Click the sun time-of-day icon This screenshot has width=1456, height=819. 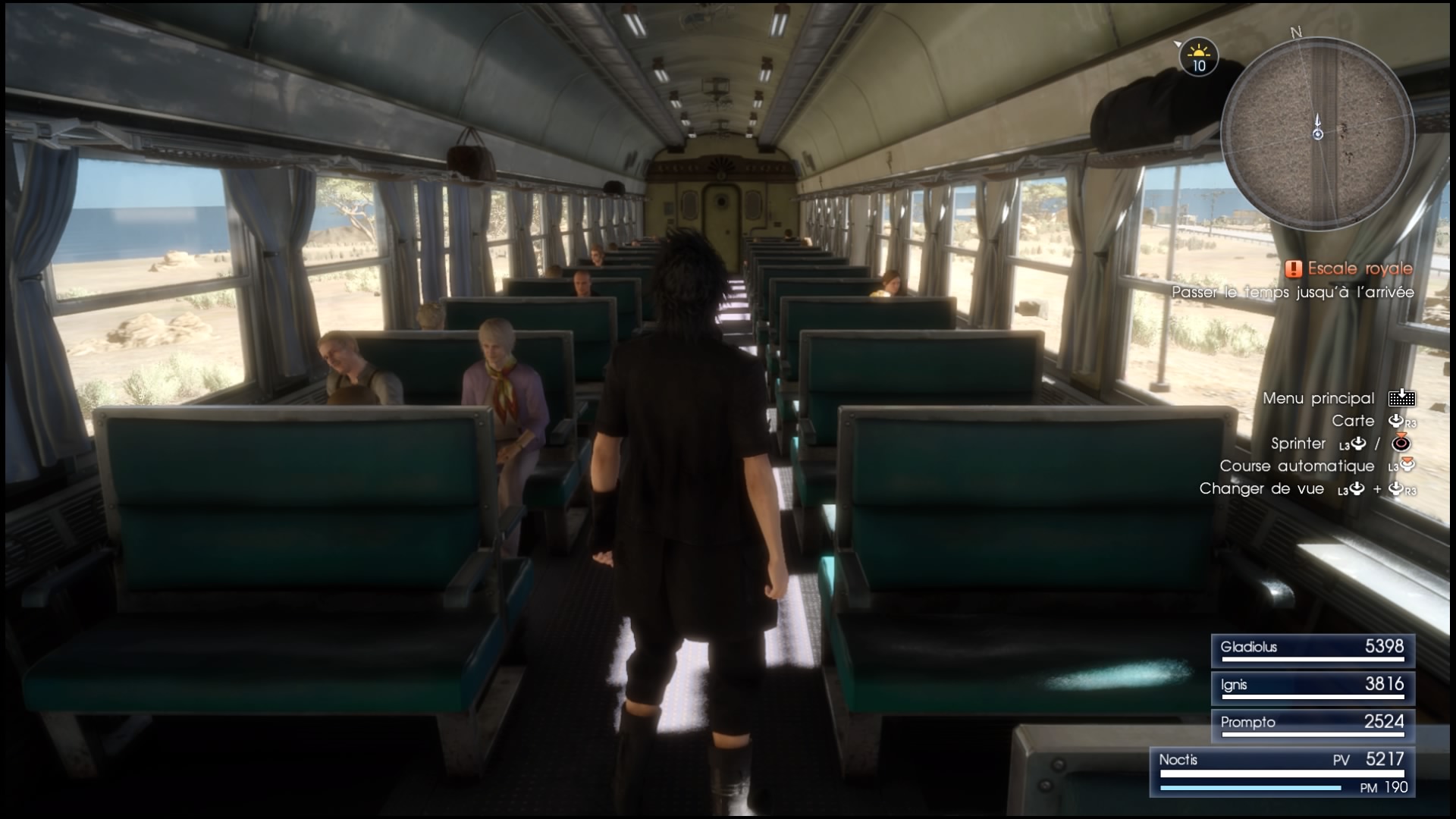tap(1198, 56)
